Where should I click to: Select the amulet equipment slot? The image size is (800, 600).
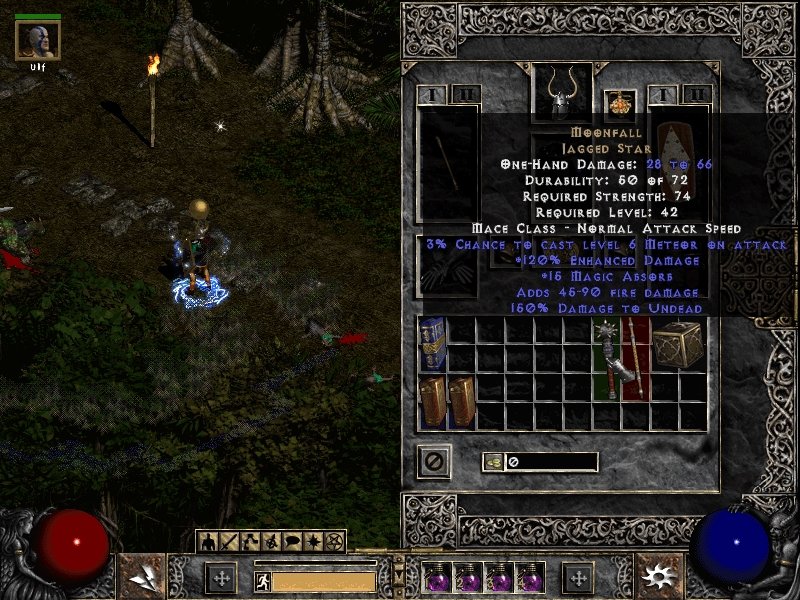pyautogui.click(x=620, y=103)
